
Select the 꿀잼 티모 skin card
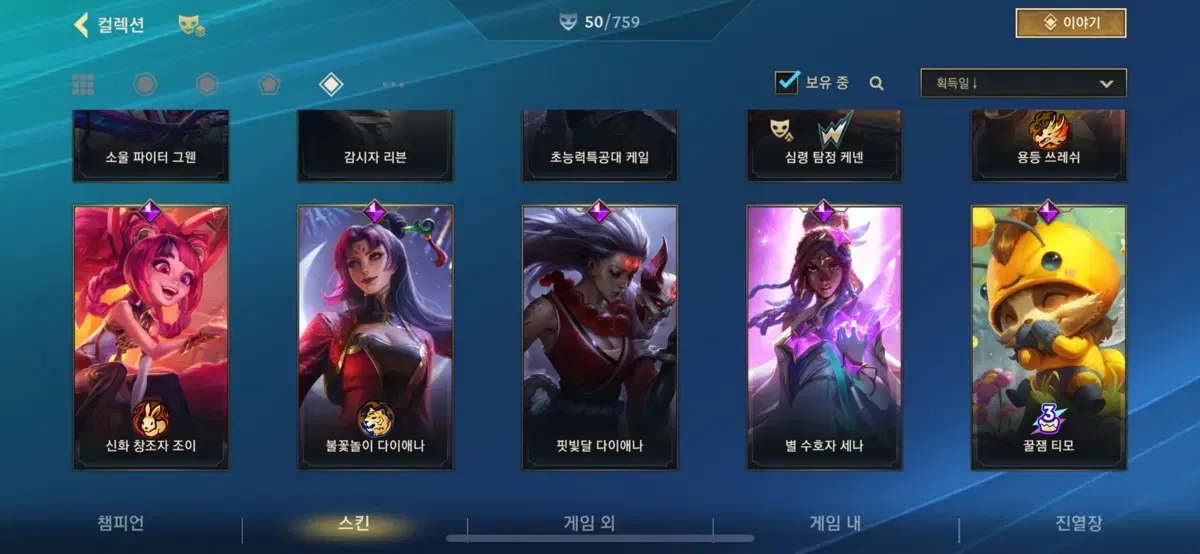tap(1048, 336)
